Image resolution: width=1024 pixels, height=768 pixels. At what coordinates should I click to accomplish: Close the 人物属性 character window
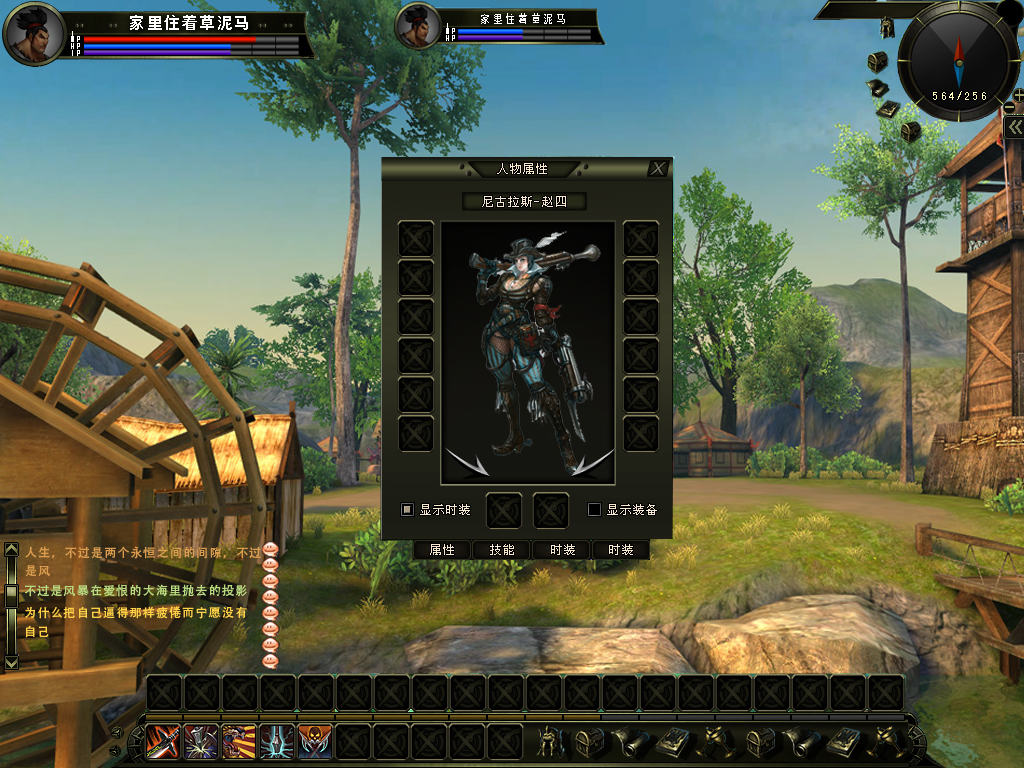[x=657, y=169]
